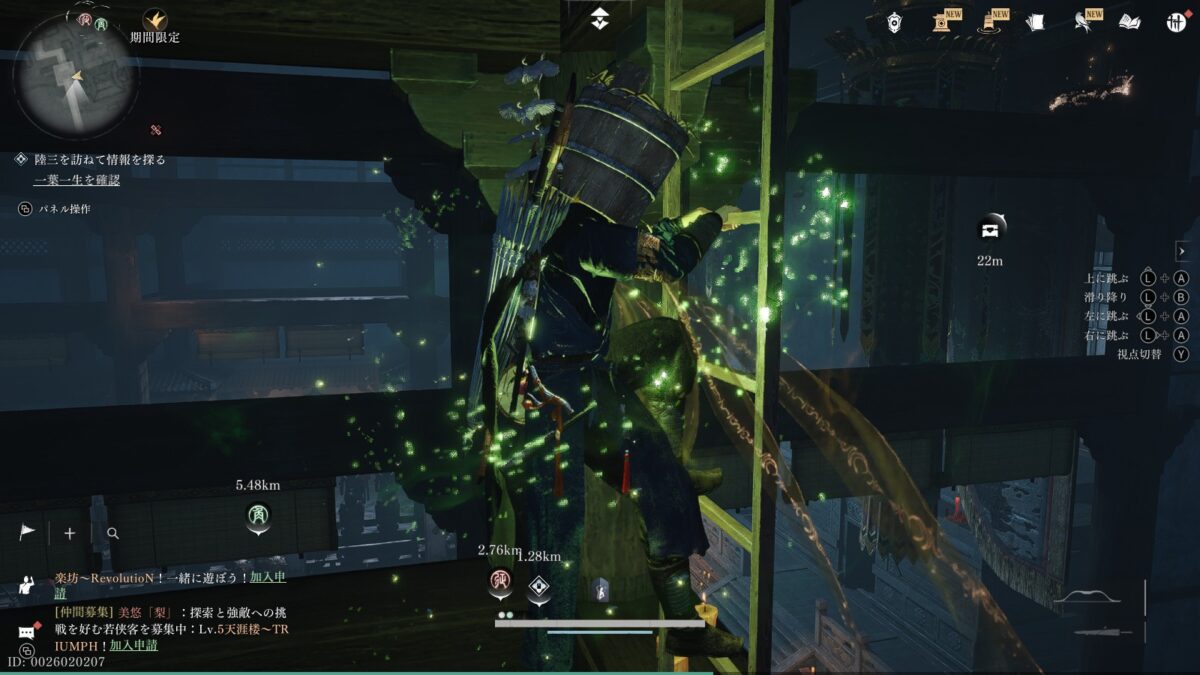
Task: Open the lantern icon marked NEW
Action: click(989, 22)
